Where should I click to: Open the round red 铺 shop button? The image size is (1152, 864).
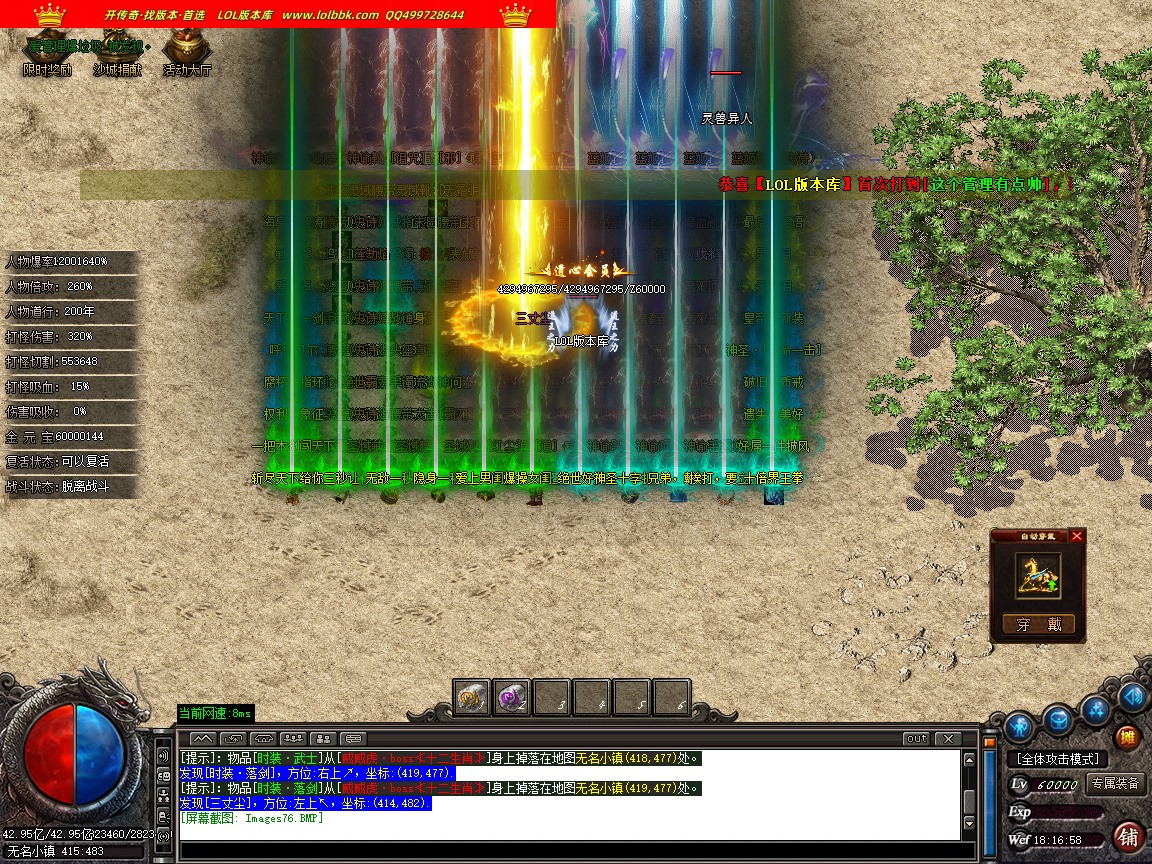point(1129,836)
